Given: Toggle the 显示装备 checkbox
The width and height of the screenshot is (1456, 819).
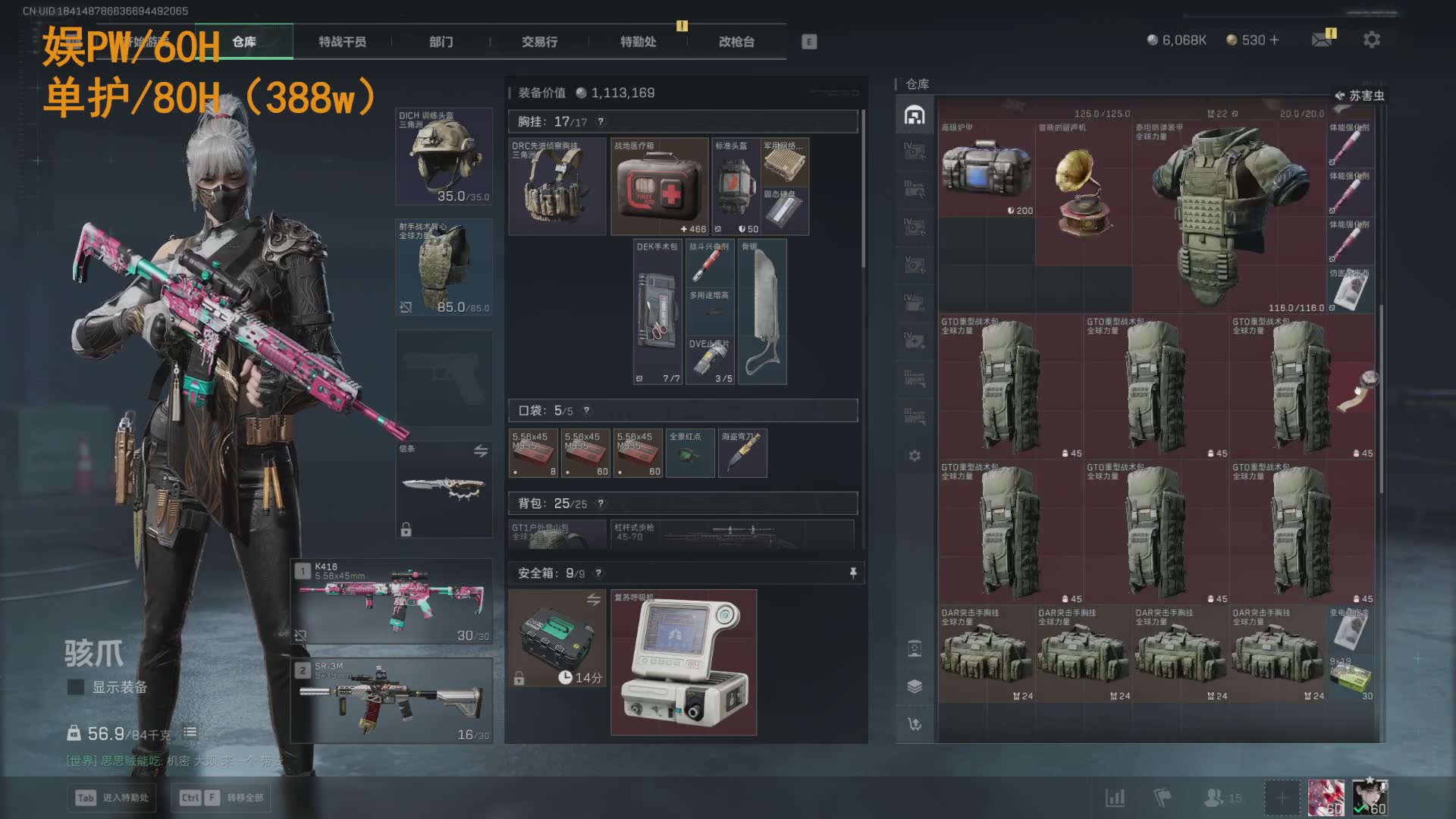Looking at the screenshot, I should pyautogui.click(x=76, y=687).
